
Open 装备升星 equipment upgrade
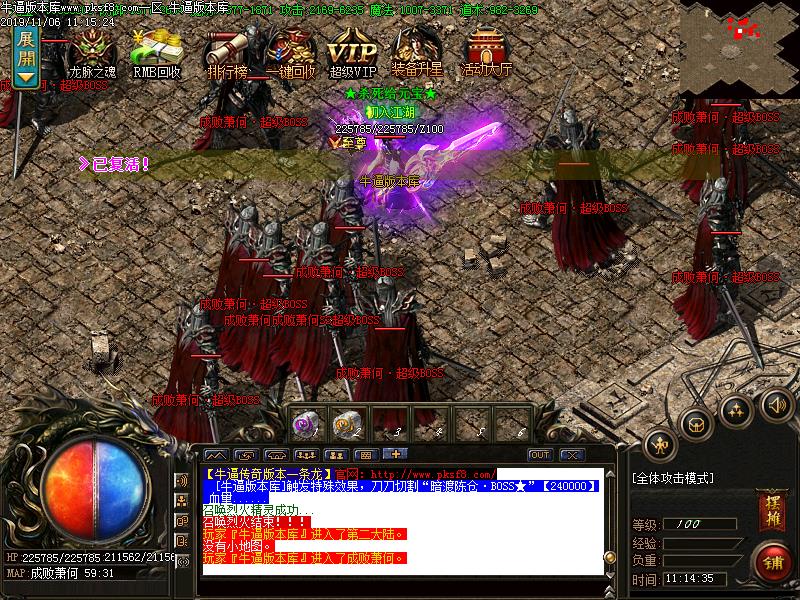click(x=419, y=52)
